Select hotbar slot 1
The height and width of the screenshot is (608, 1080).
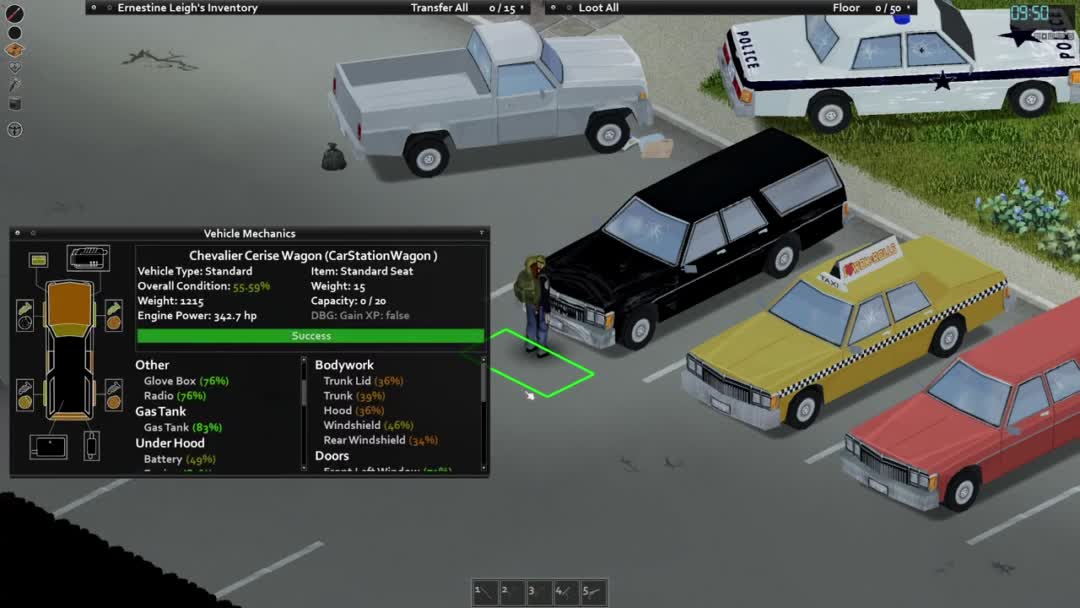(x=485, y=592)
